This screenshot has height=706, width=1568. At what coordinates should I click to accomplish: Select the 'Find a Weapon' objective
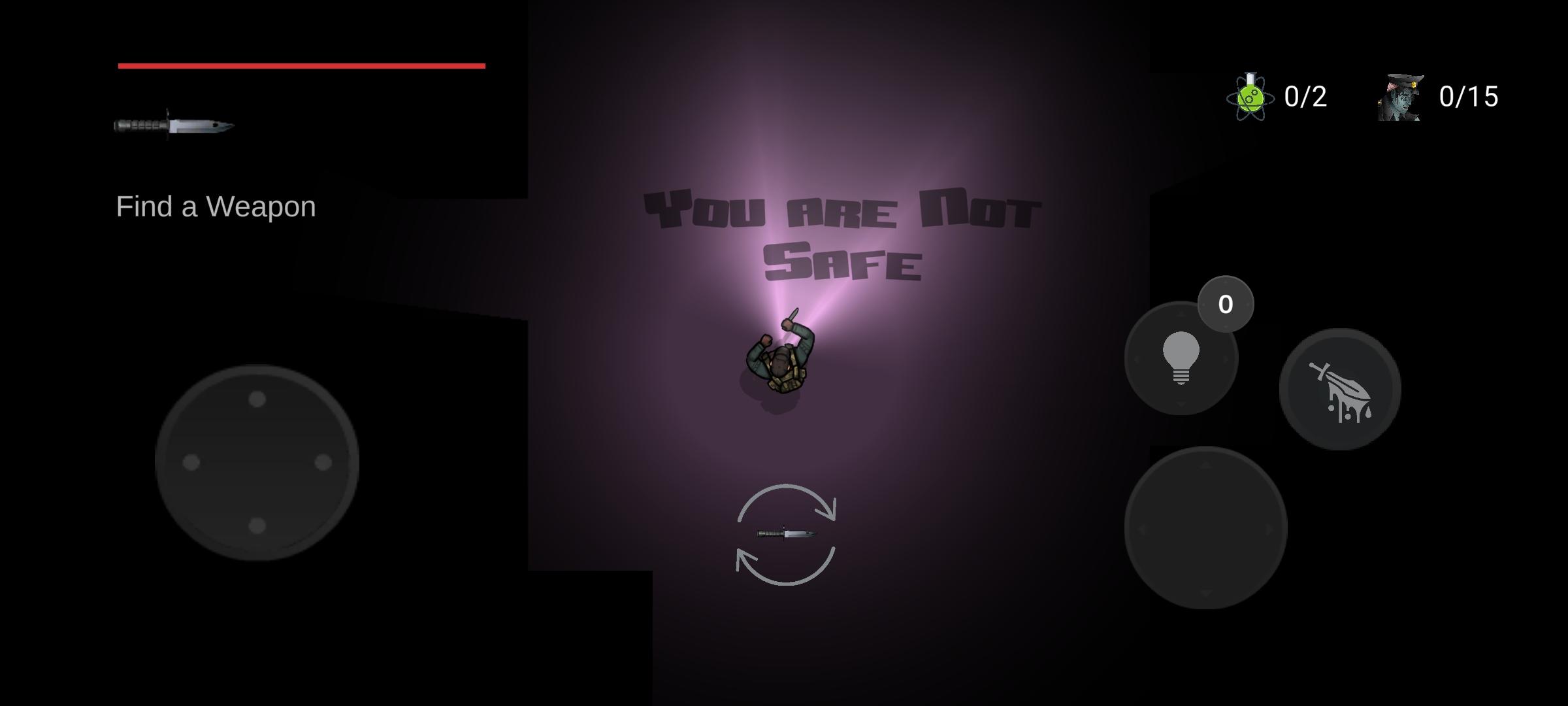(216, 207)
